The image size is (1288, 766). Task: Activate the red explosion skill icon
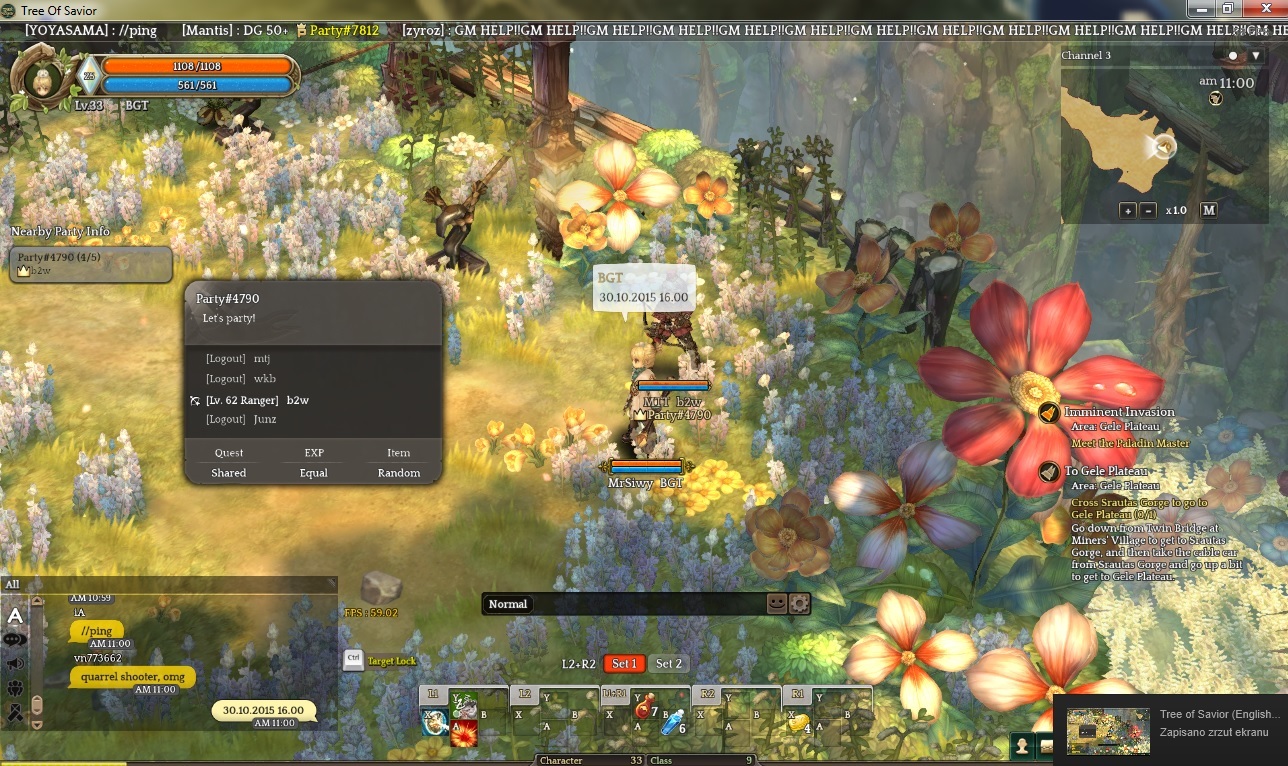pos(463,733)
